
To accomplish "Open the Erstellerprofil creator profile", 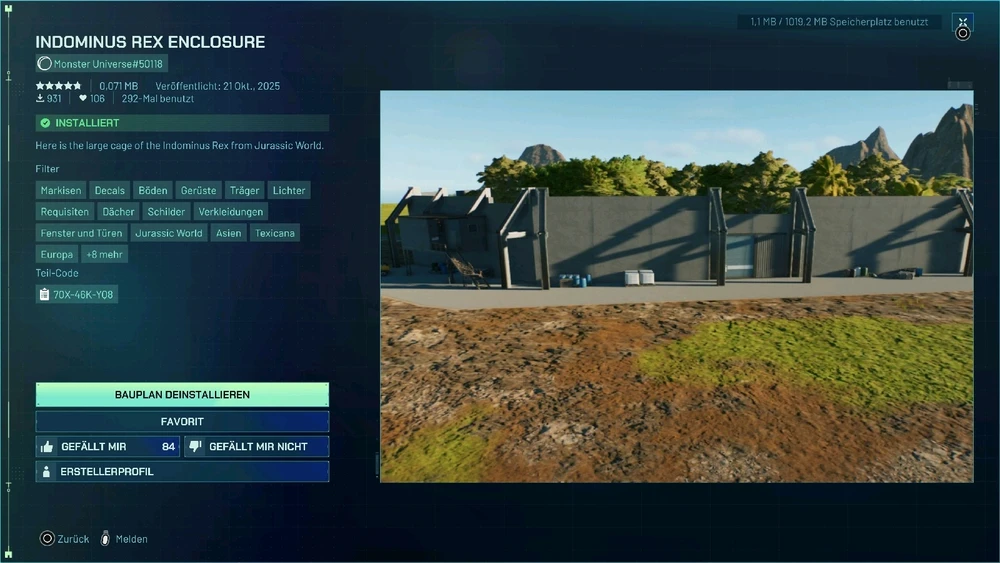I will [182, 471].
